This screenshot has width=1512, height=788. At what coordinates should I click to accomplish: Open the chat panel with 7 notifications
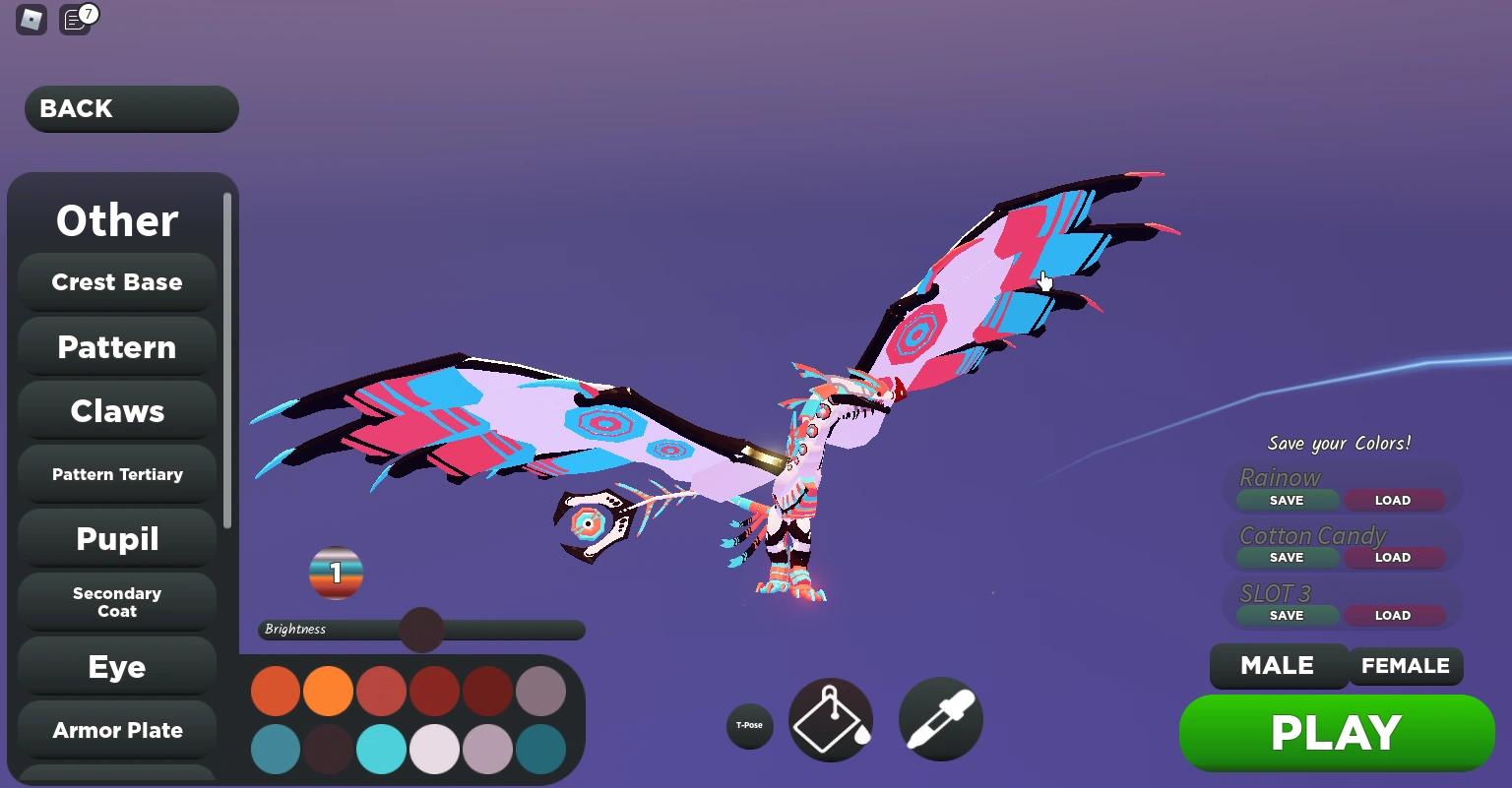[75, 20]
